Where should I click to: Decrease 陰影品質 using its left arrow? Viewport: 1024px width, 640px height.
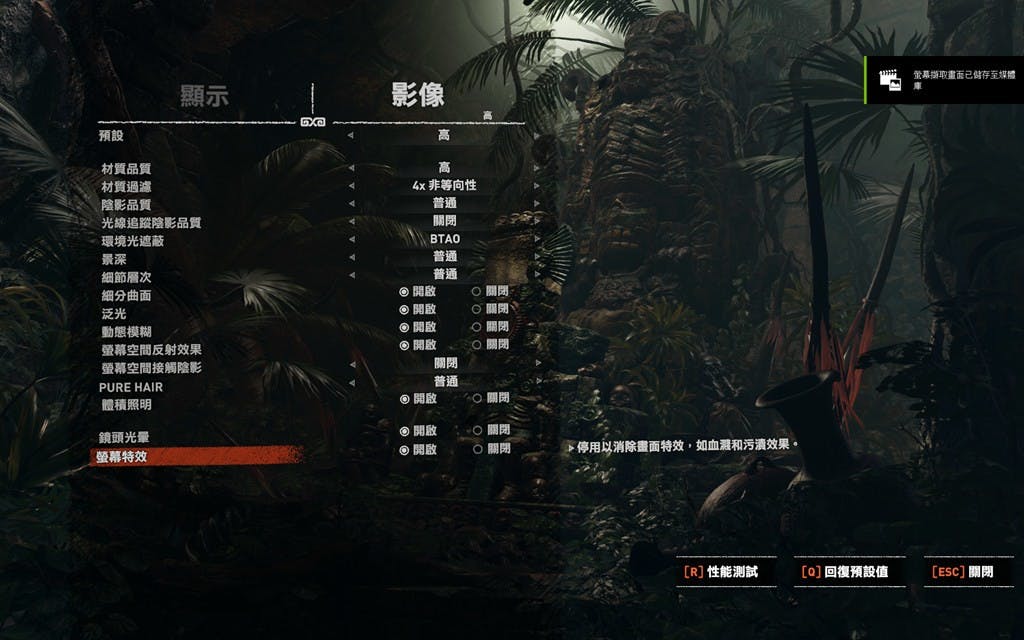(x=351, y=204)
